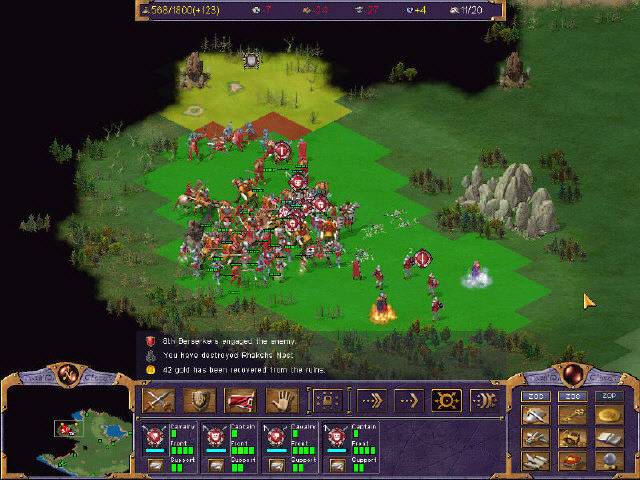Open the gold coin treasury panel
Viewport: 640px width, 480px height.
point(610,413)
